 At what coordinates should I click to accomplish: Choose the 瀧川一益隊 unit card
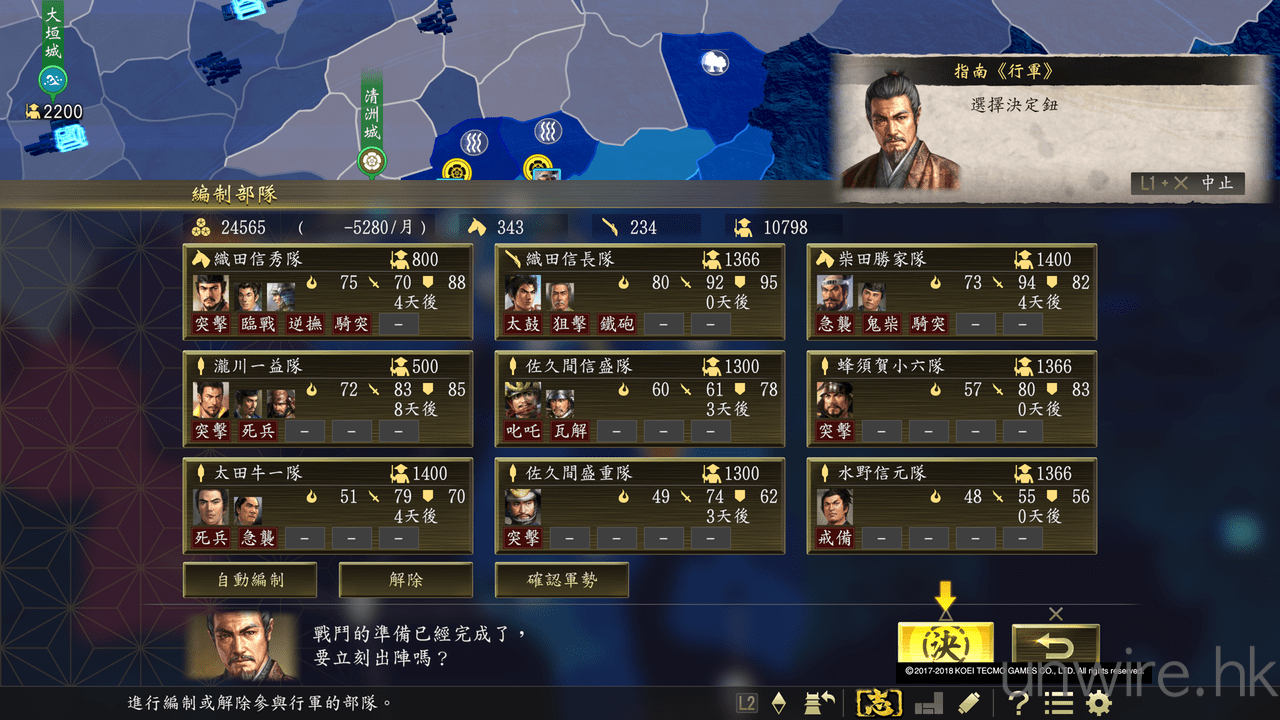(x=328, y=399)
